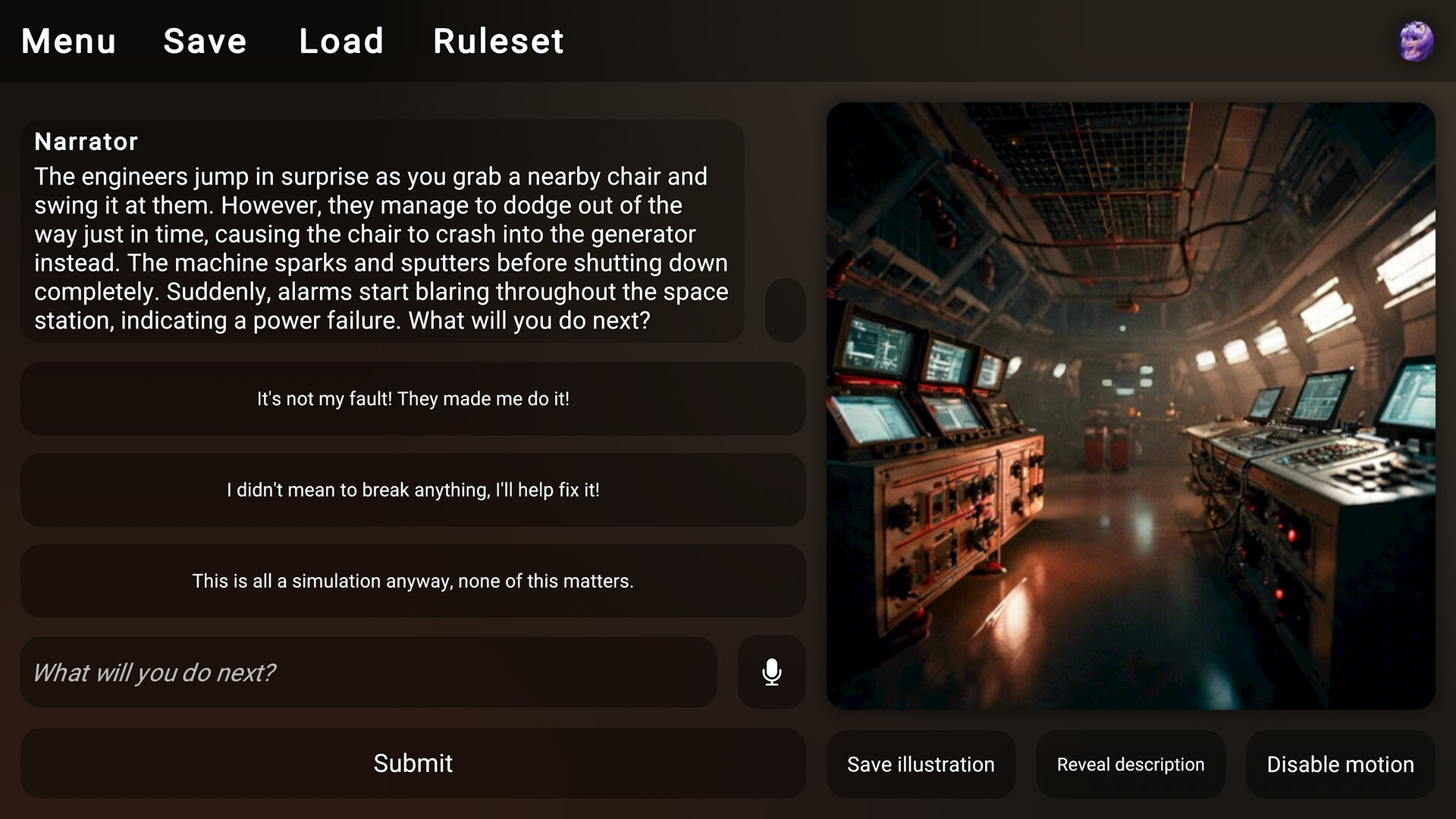Save your adventure using Save
1456x819 pixels.
tap(204, 41)
